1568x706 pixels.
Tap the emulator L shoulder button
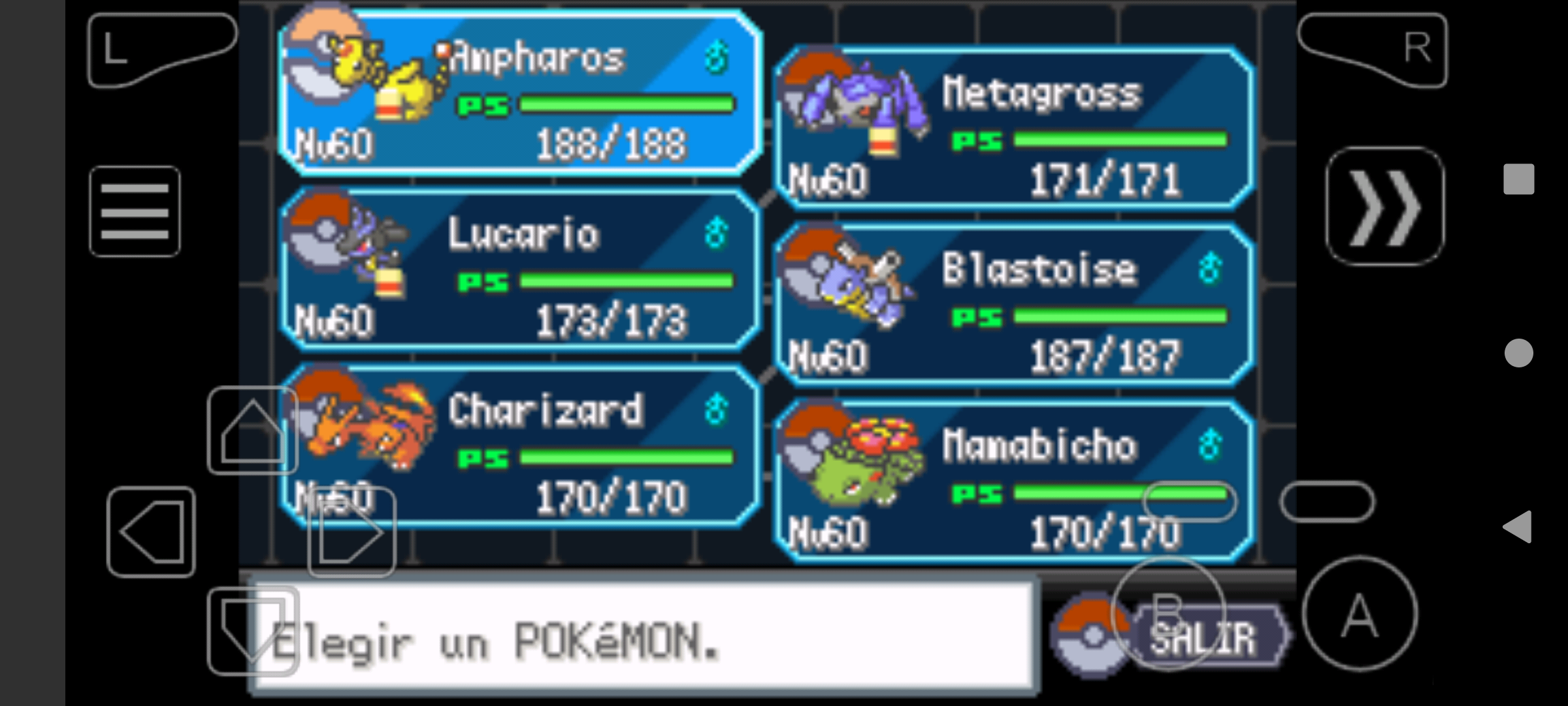coord(161,50)
